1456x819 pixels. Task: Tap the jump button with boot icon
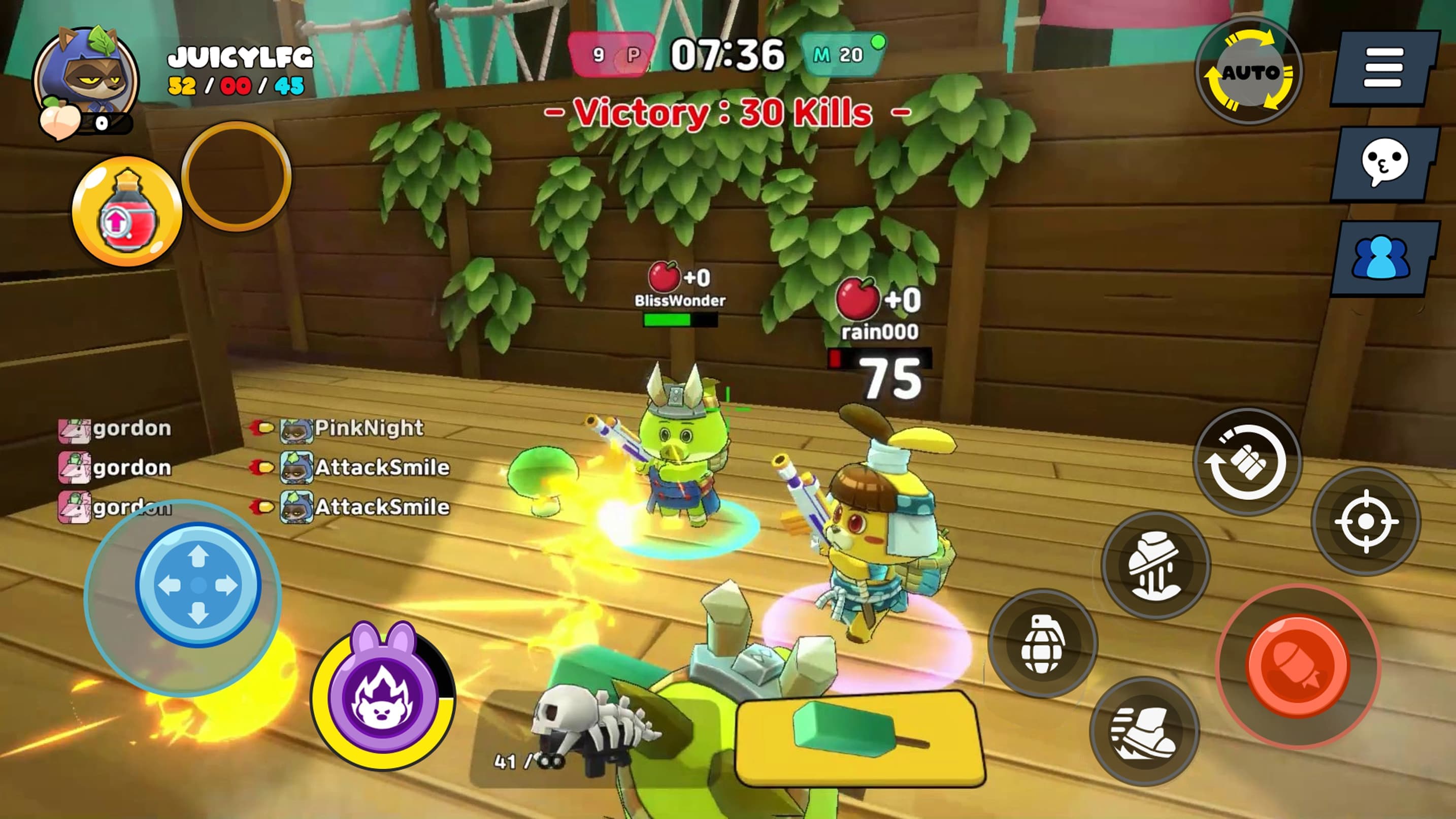[1155, 565]
